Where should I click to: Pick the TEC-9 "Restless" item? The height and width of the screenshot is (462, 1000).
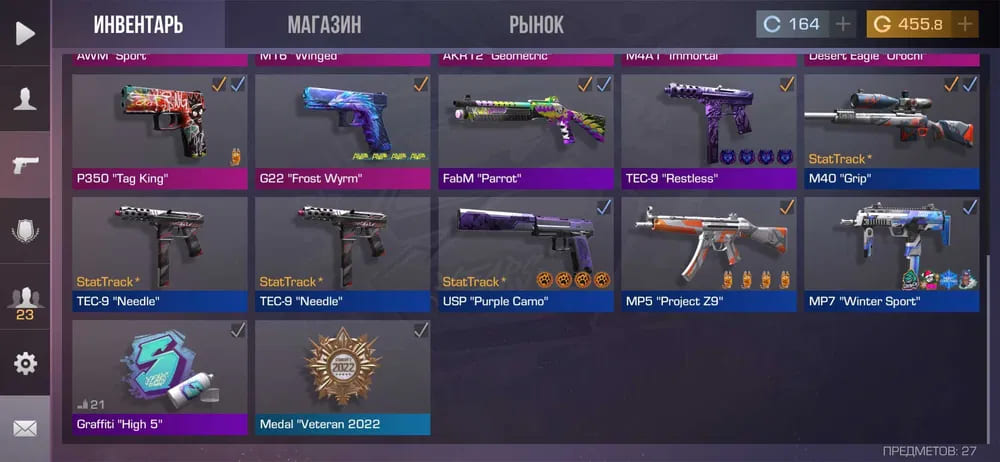pos(709,130)
